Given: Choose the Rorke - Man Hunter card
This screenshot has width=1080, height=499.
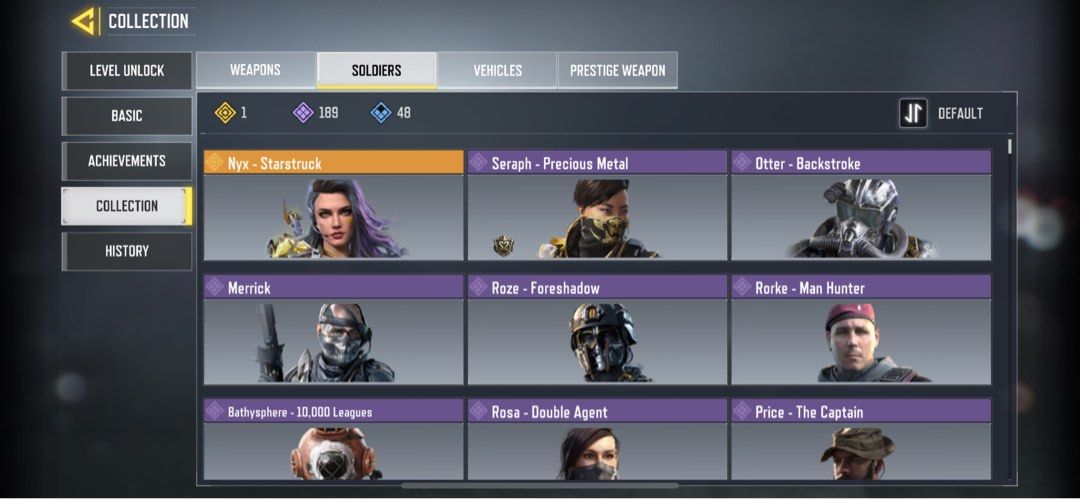Looking at the screenshot, I should 861,331.
